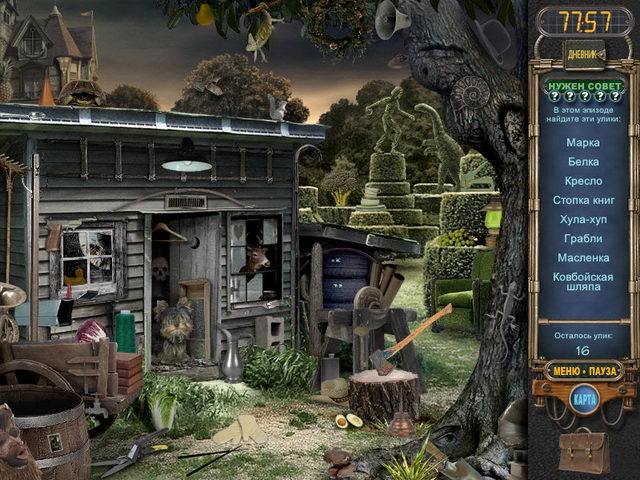Choose the Масленка clue entry
Viewport: 640px width, 480px height.
(583, 257)
